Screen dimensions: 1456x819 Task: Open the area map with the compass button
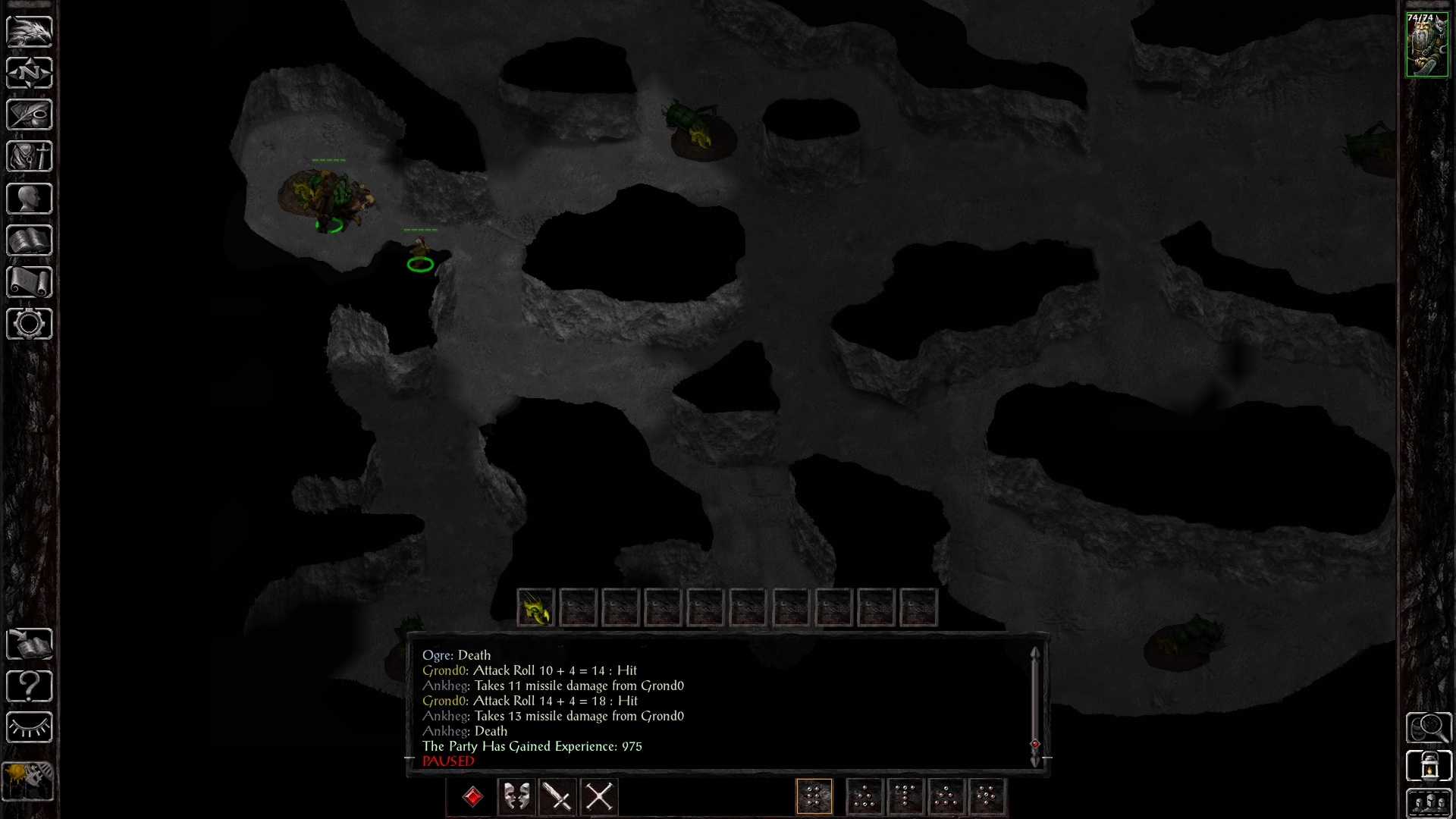(30, 73)
